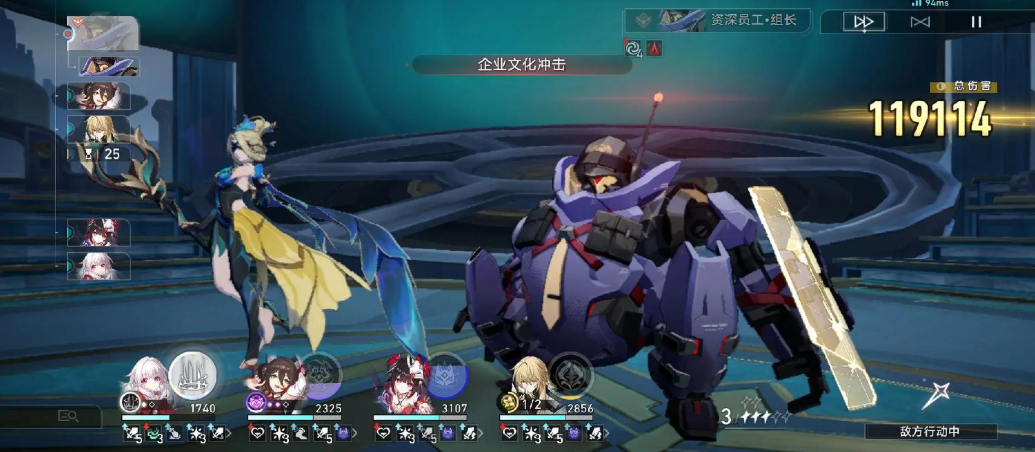This screenshot has width=1035, height=452.
Task: Trigger brown-haired character's ultimate icon
Action: tap(320, 376)
